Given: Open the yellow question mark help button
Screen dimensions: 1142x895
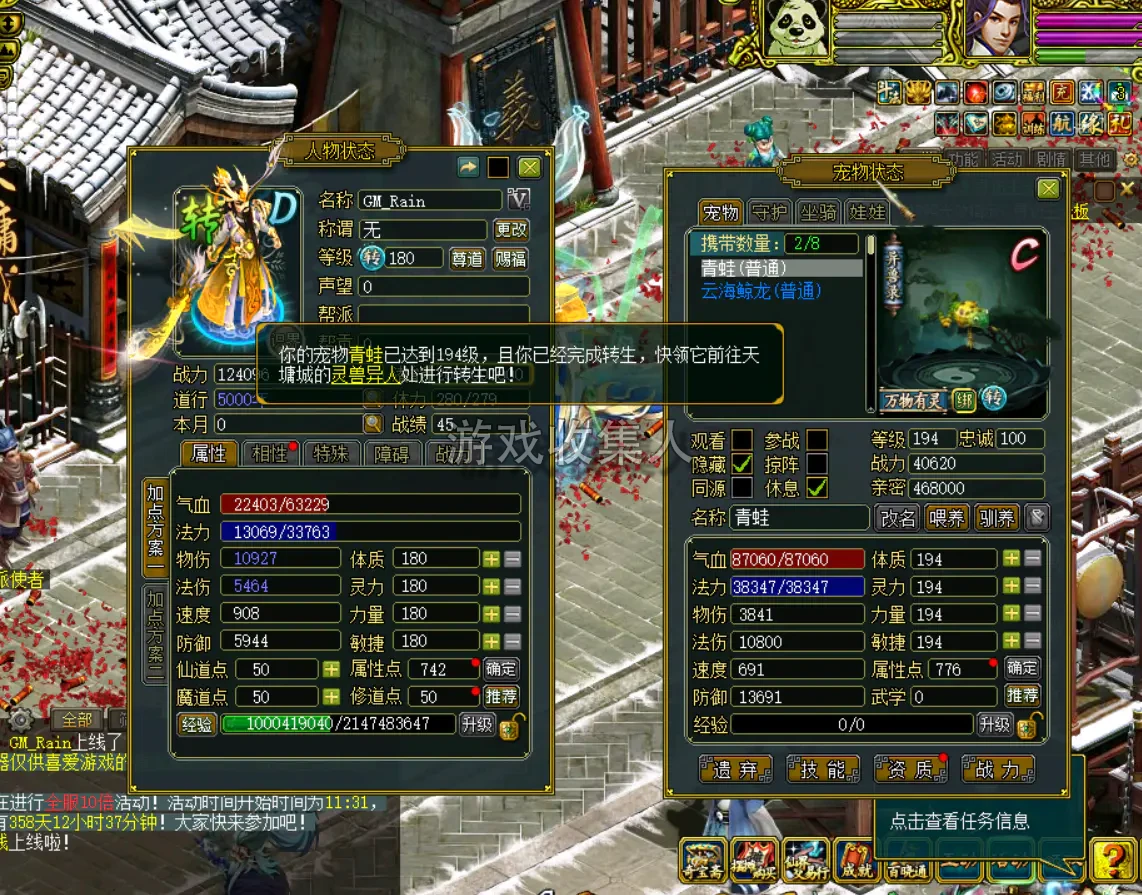Looking at the screenshot, I should pos(1111,858).
